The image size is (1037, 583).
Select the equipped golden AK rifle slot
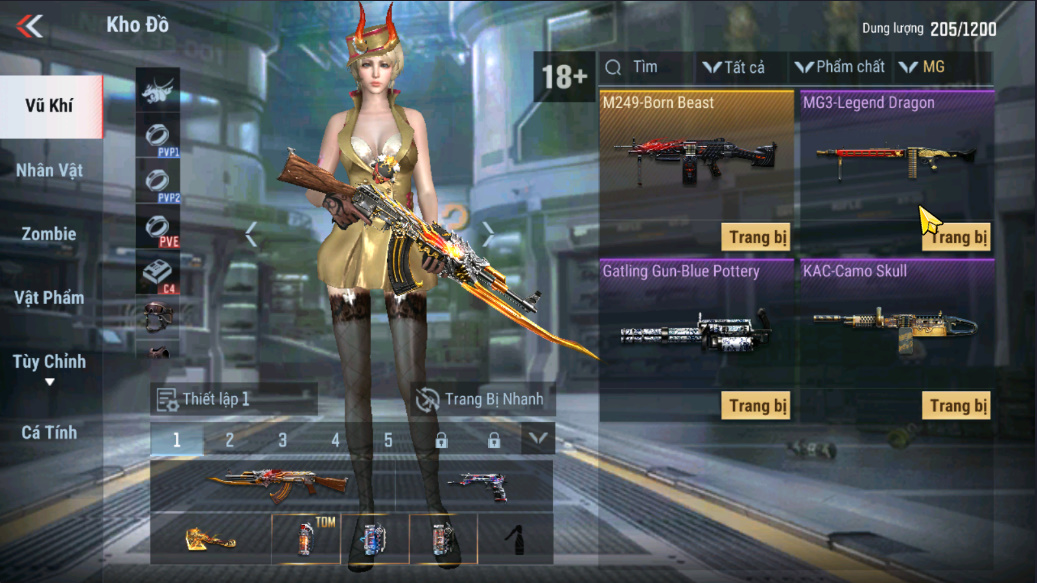(277, 486)
